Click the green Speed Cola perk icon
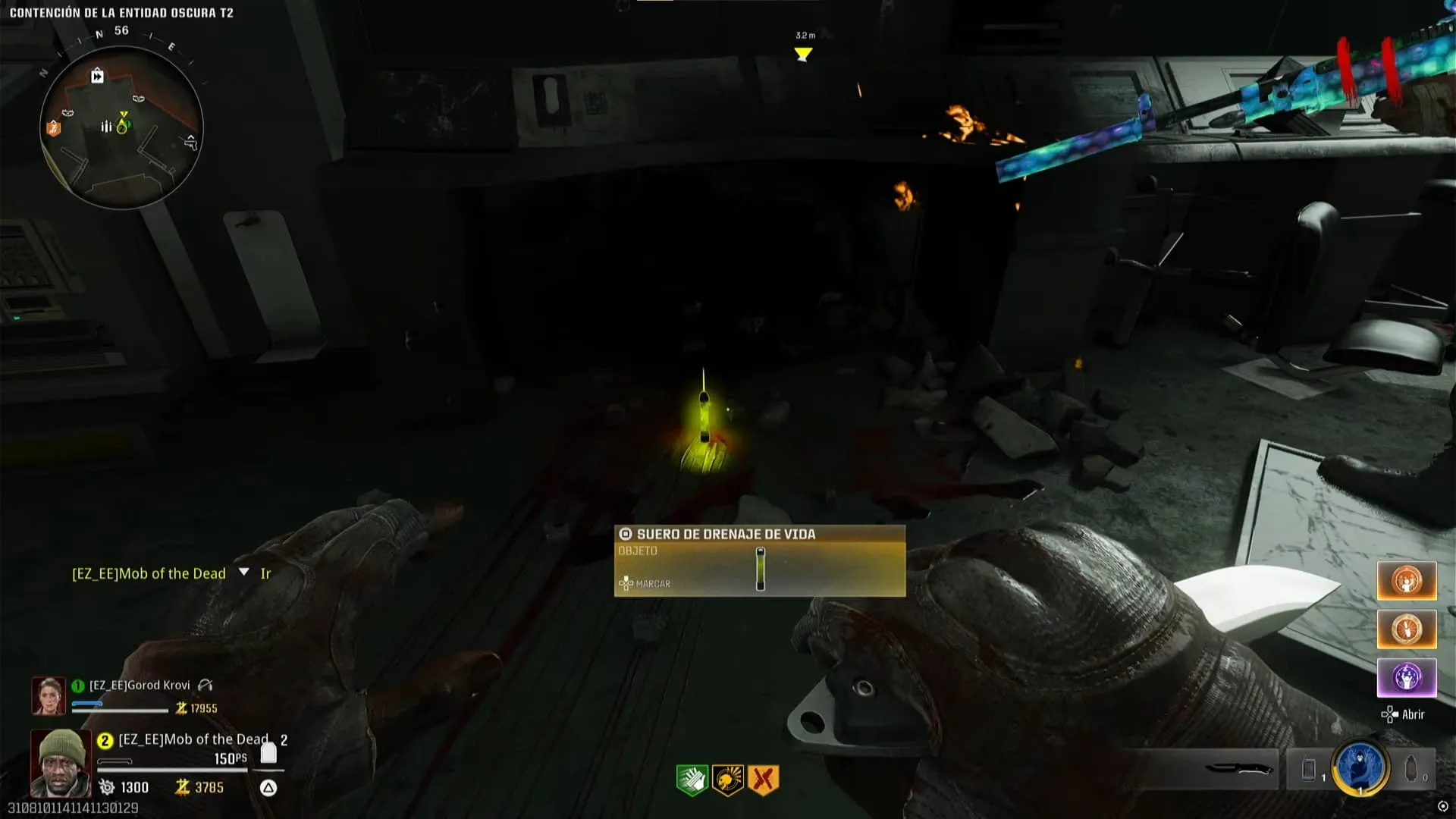This screenshot has height=819, width=1456. [692, 780]
